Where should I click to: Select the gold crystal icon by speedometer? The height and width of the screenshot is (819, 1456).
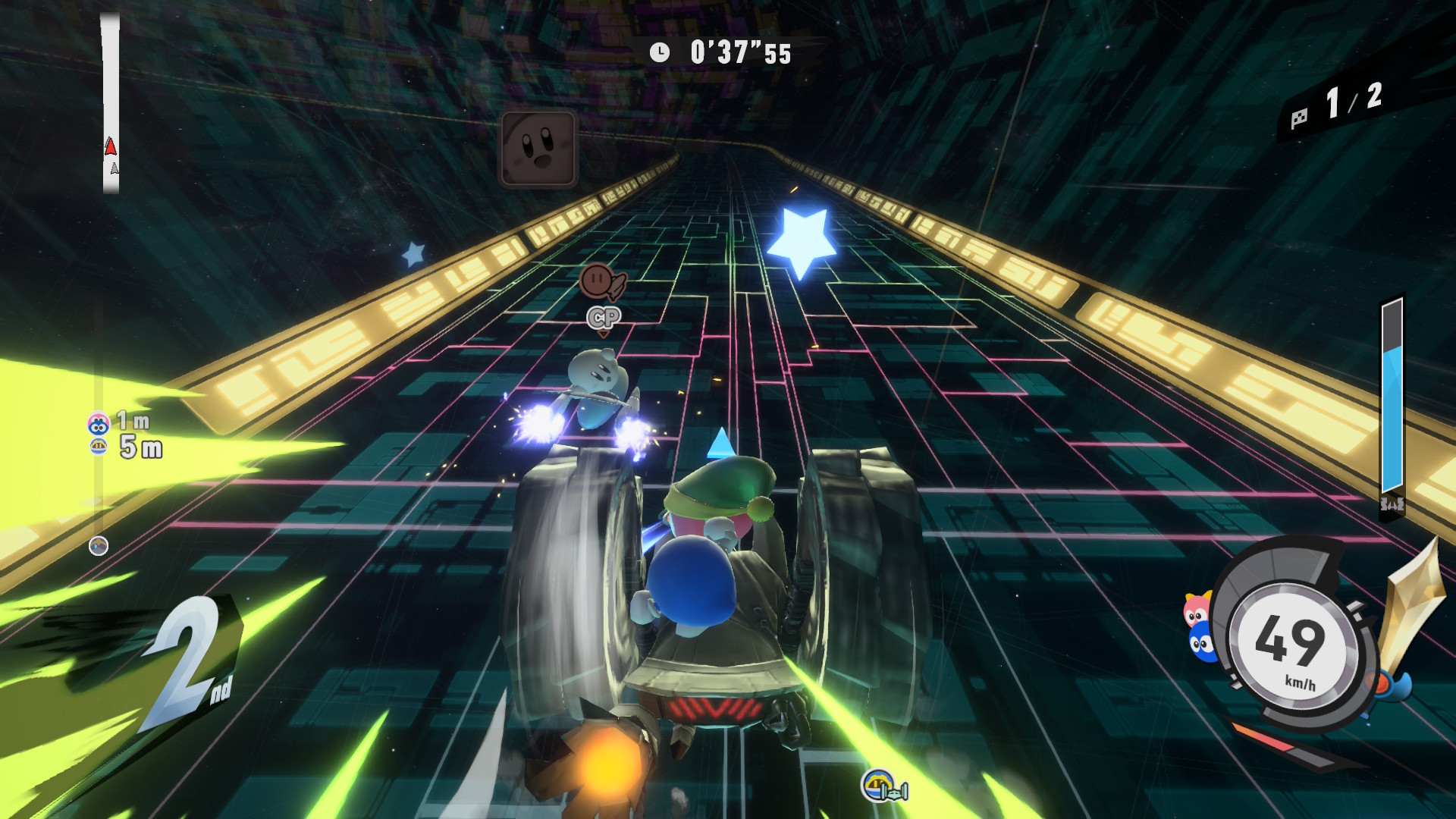(x=1411, y=599)
